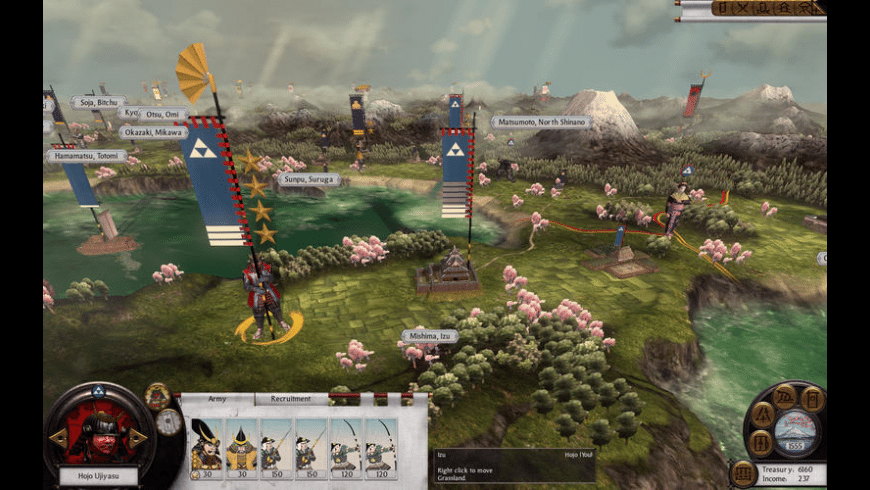Click the Hamamatsu, Totomi label

coord(86,156)
